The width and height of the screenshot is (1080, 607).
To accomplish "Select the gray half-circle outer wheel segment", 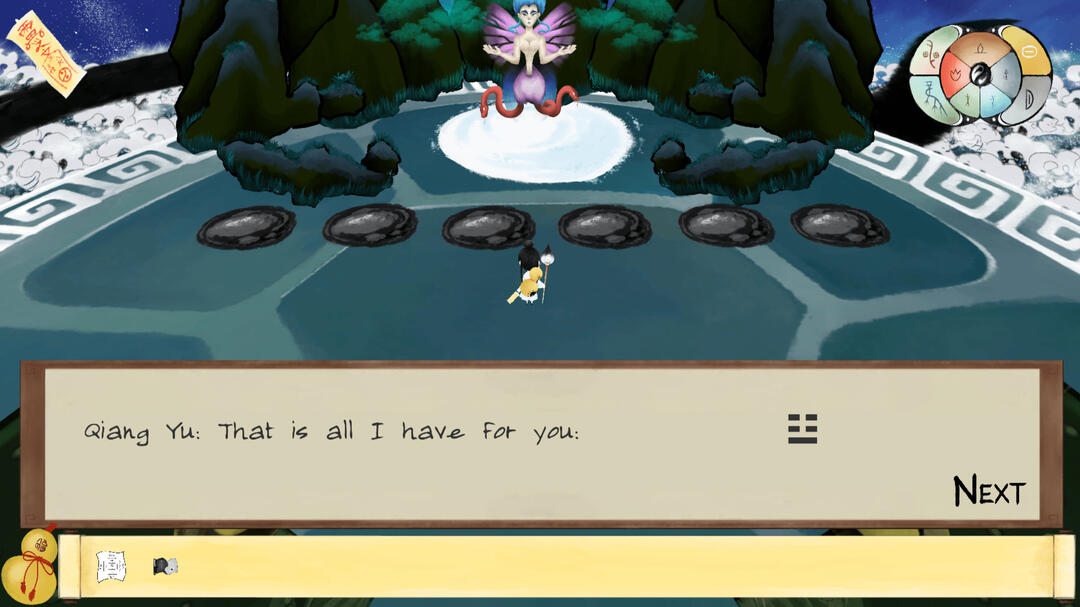I will [x=1029, y=100].
